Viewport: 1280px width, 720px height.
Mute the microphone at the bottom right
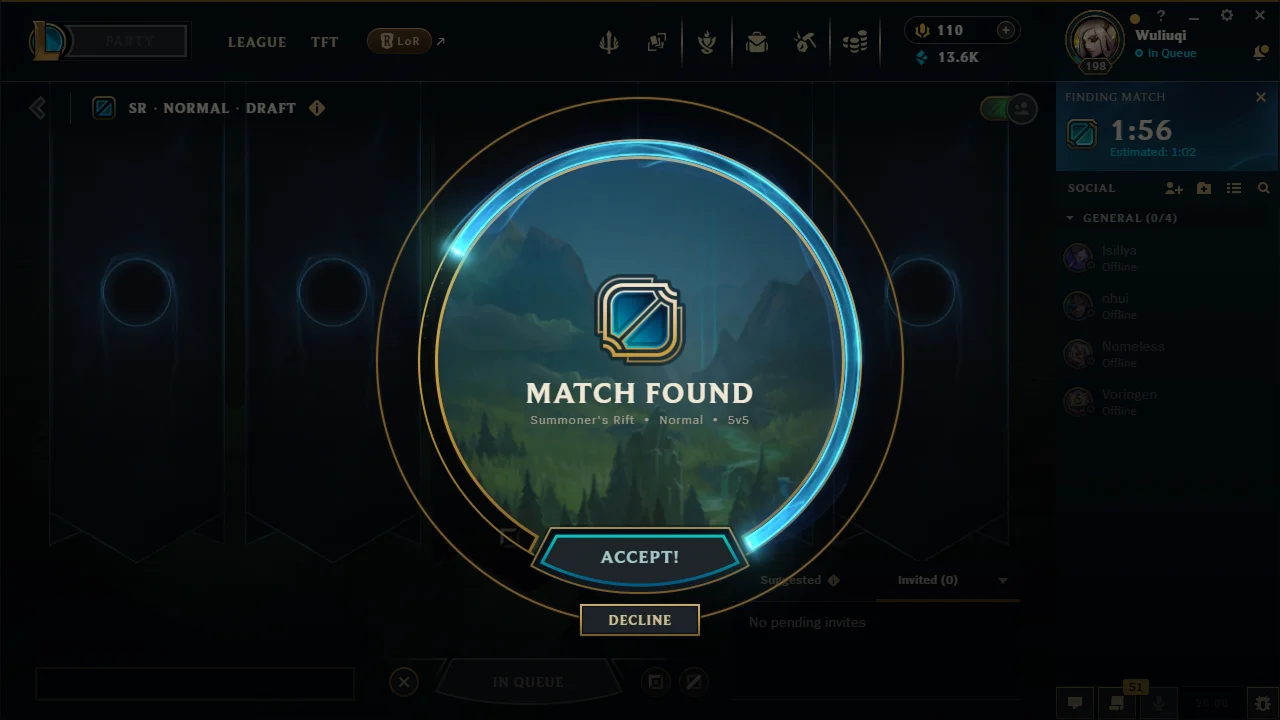point(1158,703)
